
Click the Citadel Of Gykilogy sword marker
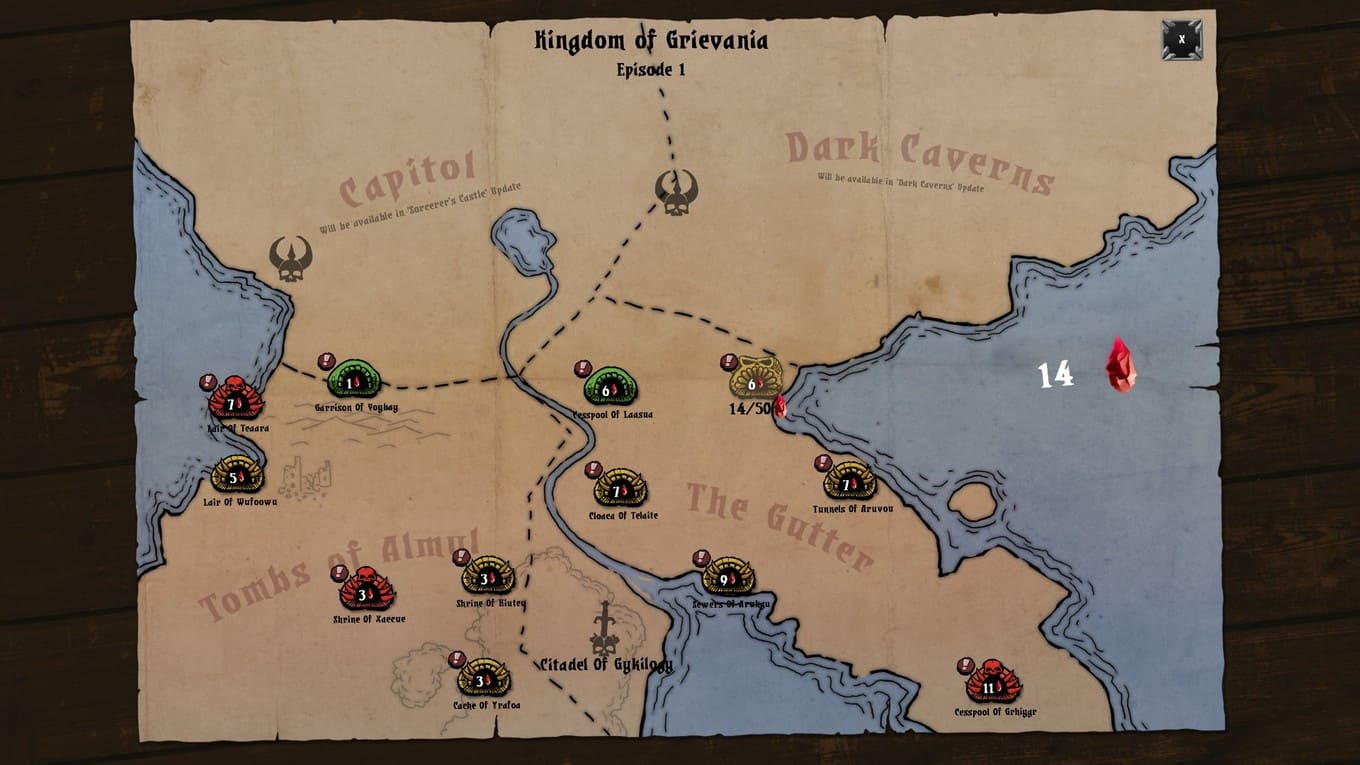coord(605,628)
